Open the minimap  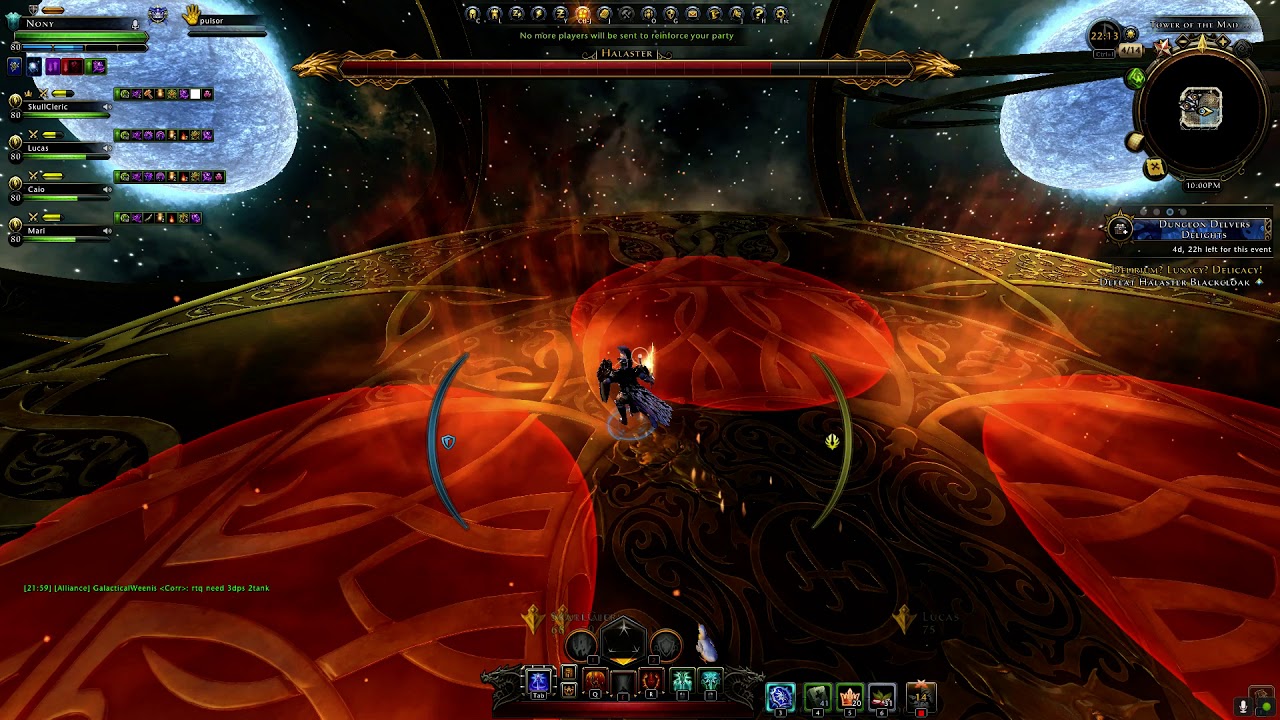tap(1200, 108)
